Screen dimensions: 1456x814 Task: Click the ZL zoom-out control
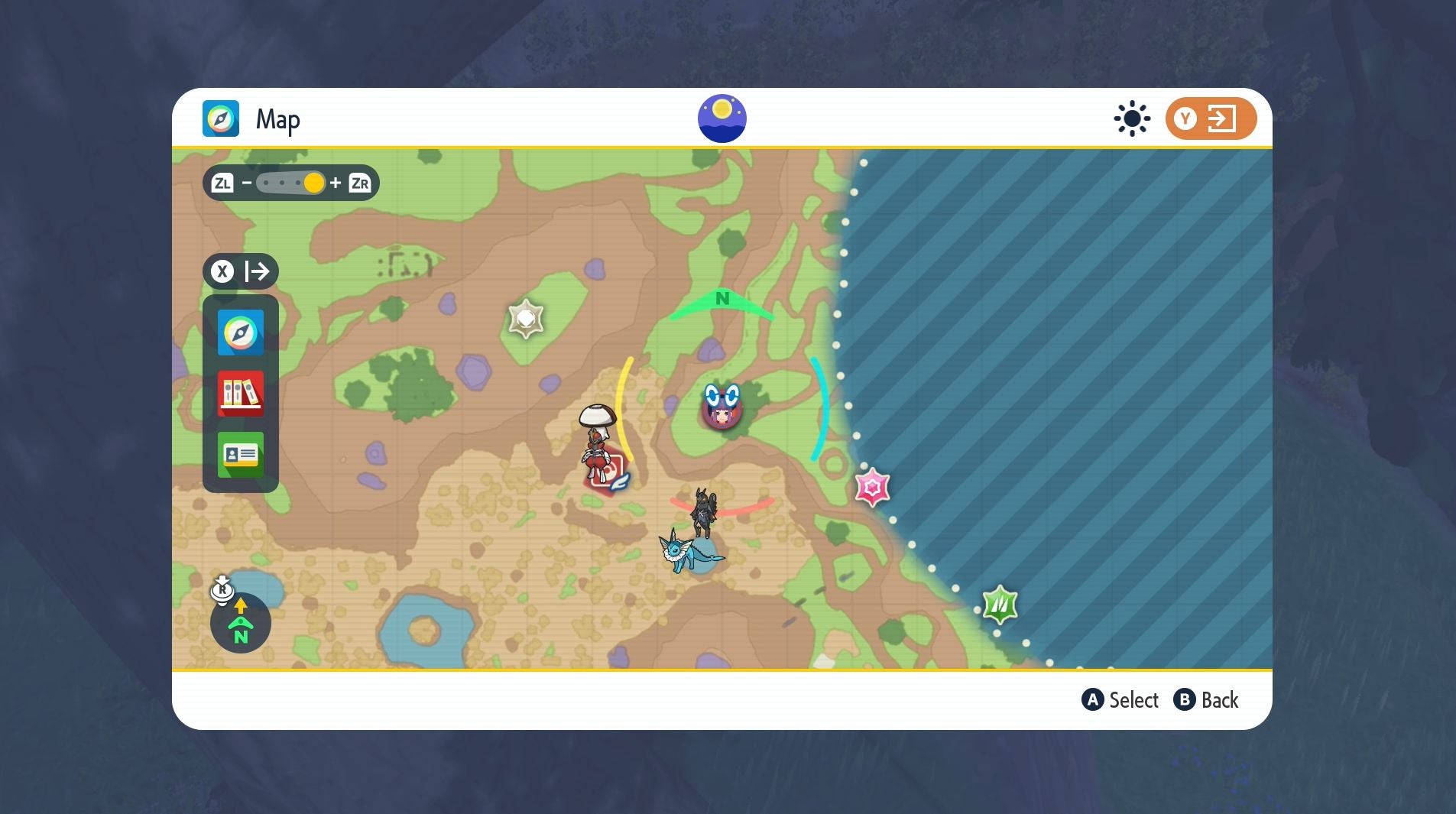point(222,182)
